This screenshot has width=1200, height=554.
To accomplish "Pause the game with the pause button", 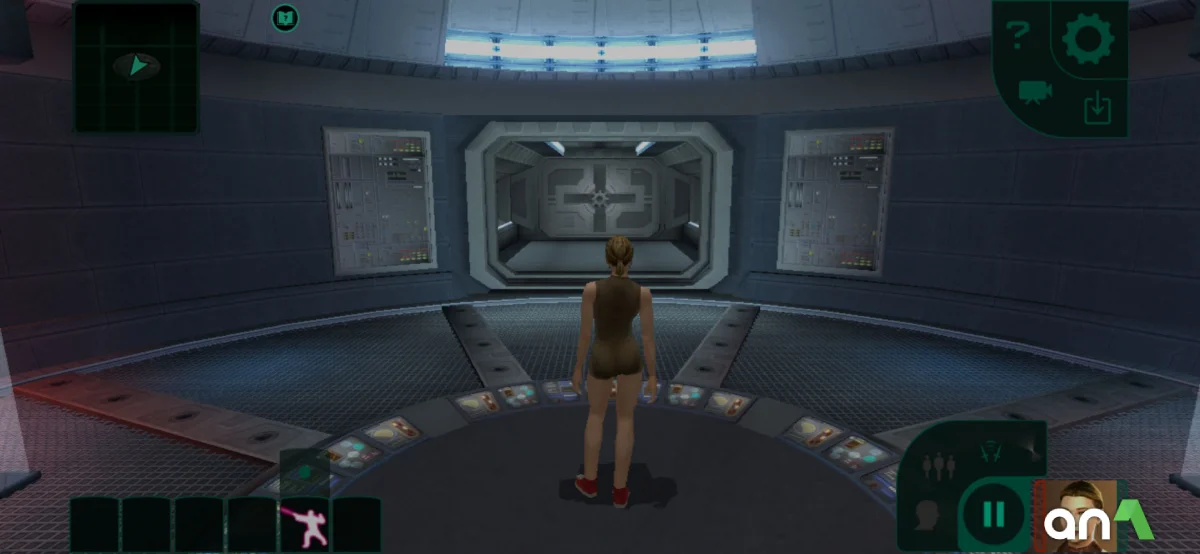I will click(x=993, y=514).
